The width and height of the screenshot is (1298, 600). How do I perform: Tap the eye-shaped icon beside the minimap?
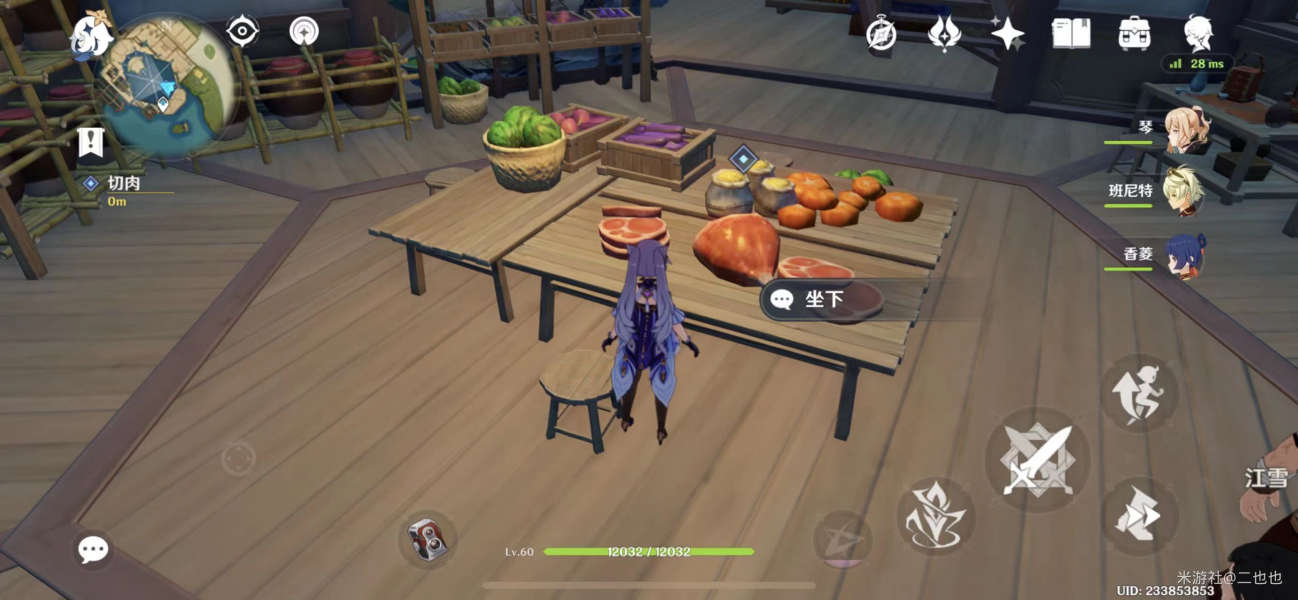click(242, 32)
